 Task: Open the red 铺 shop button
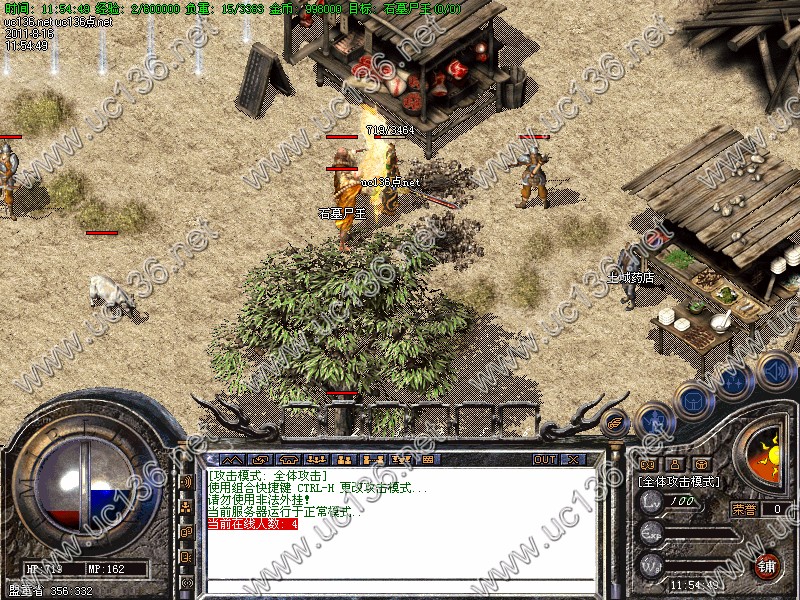pos(768,564)
